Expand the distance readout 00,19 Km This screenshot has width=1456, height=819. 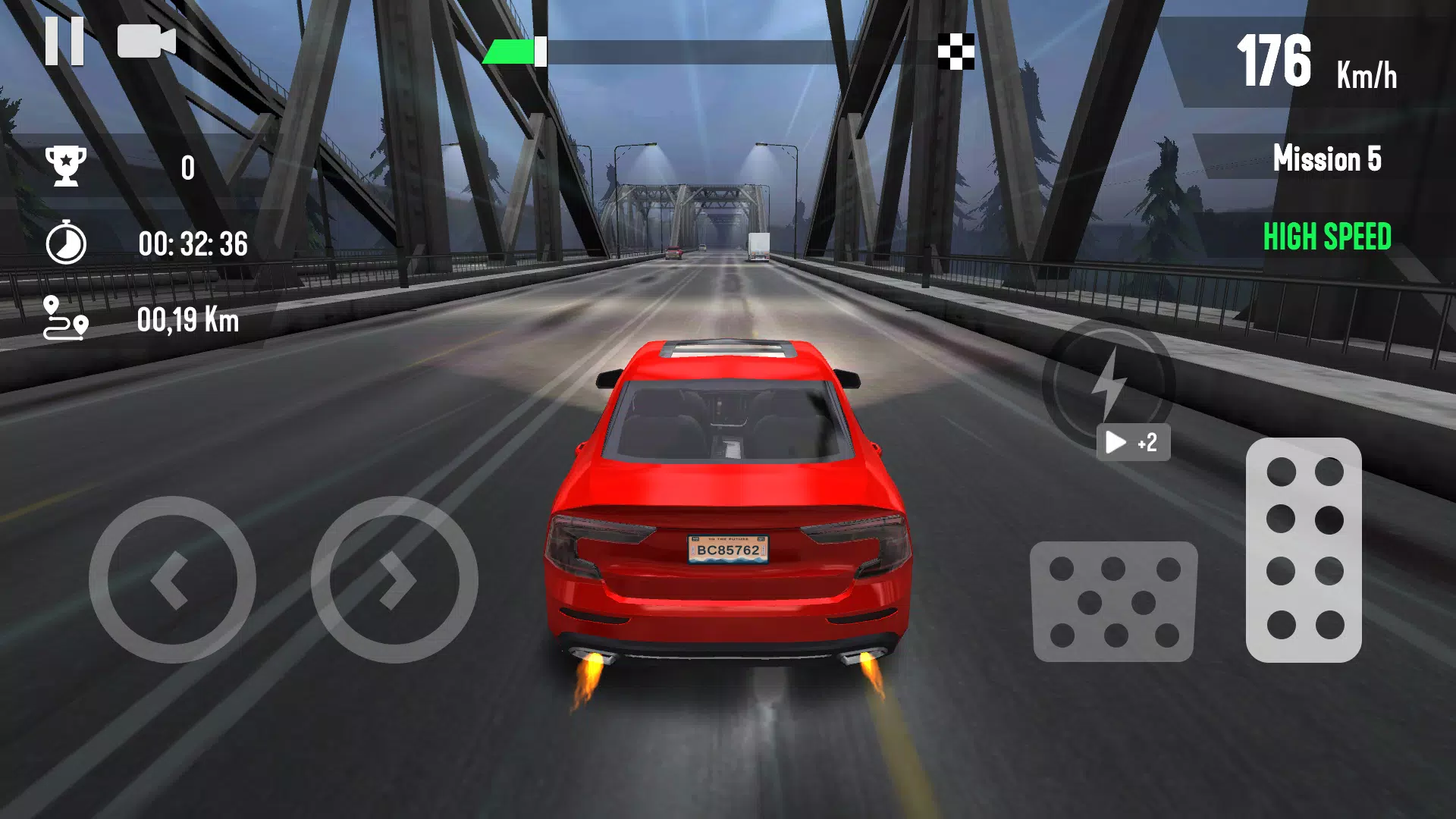pos(188,321)
